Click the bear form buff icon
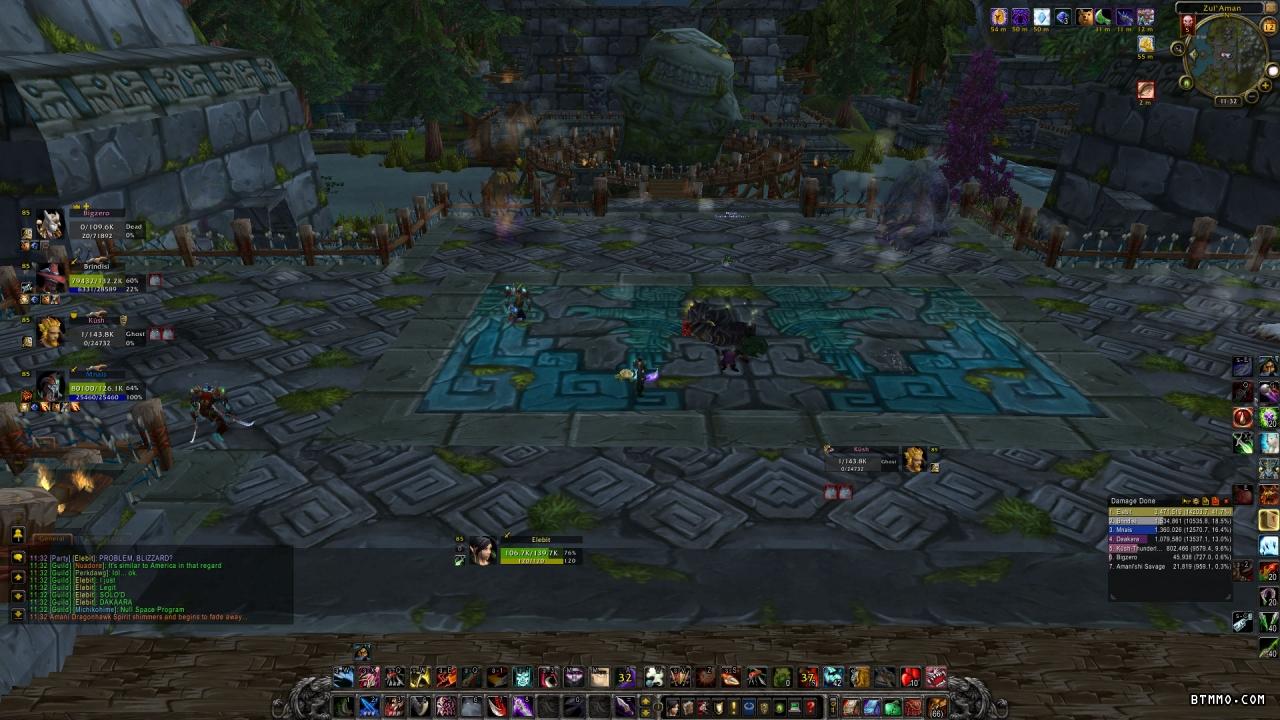 (x=1084, y=17)
